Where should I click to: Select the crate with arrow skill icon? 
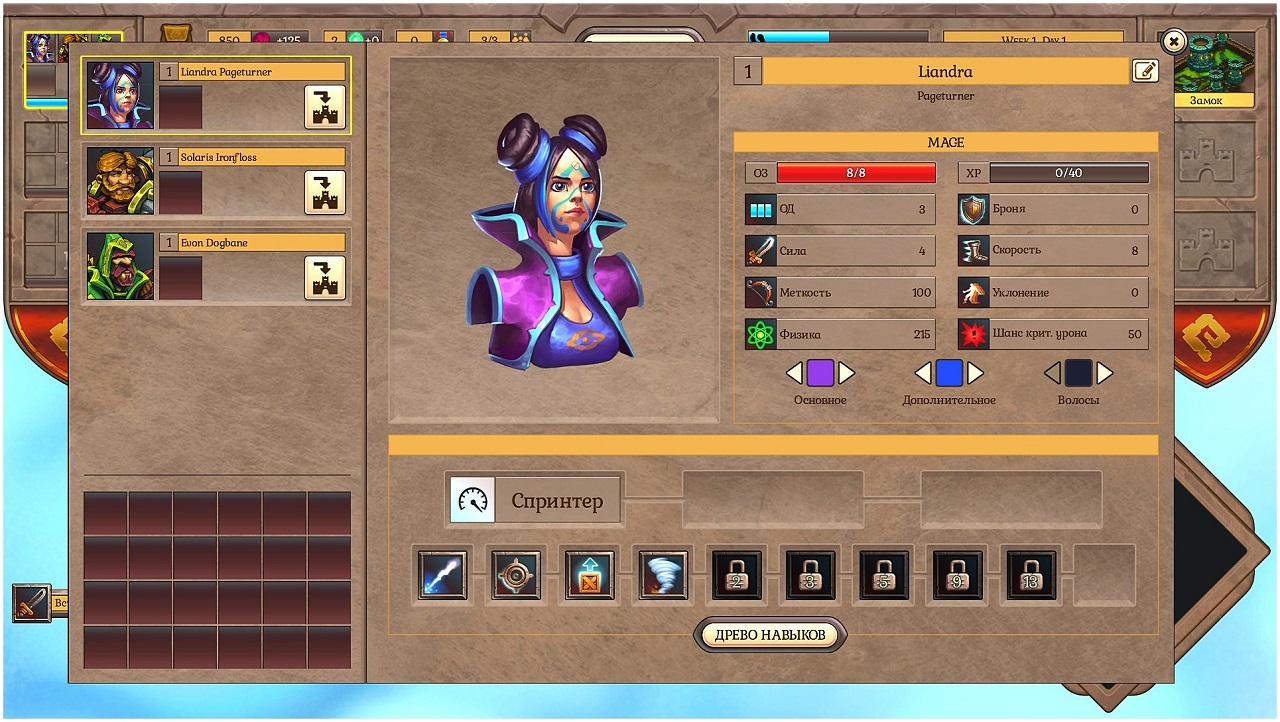(x=590, y=575)
